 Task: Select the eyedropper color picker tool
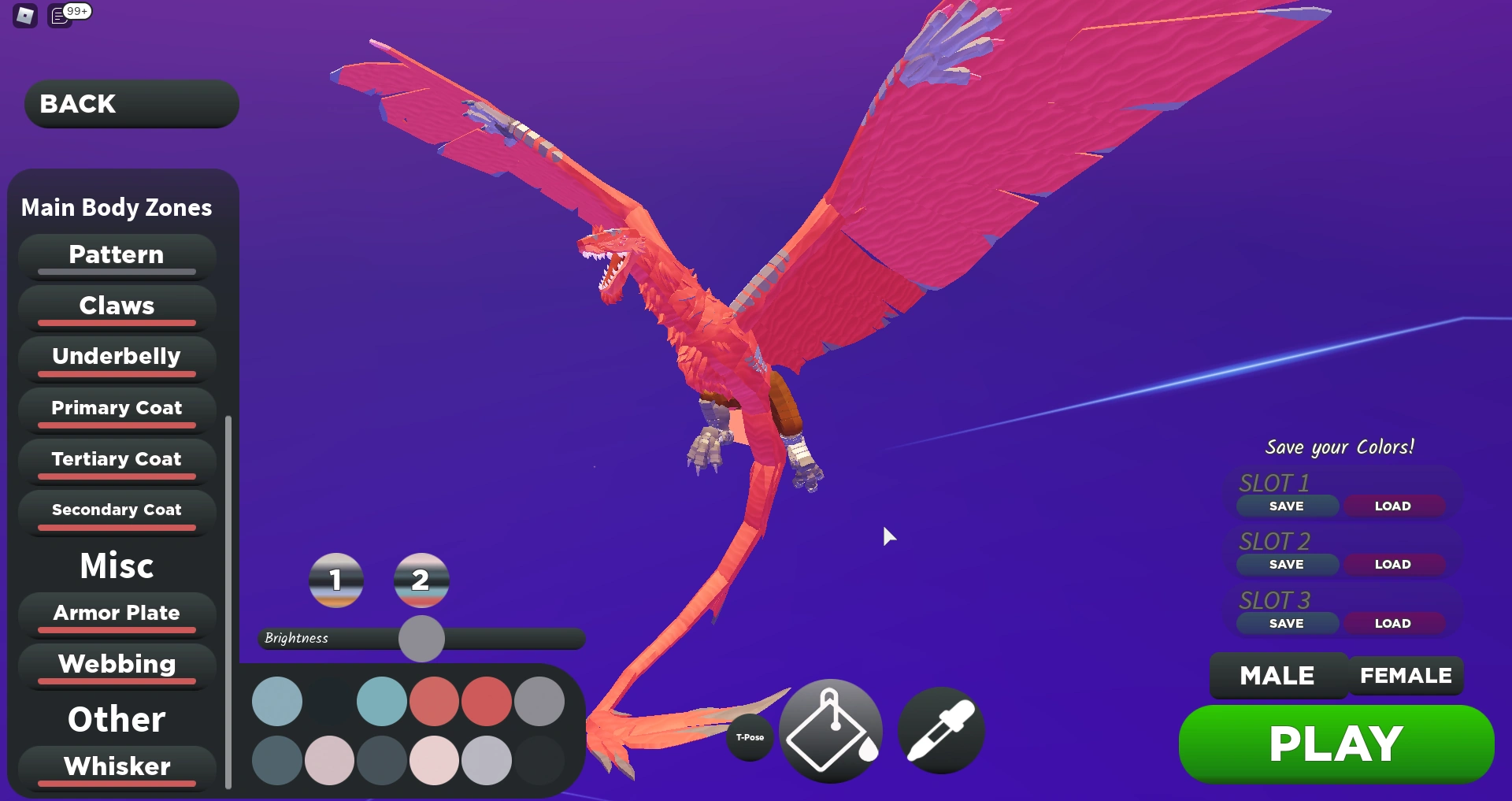940,731
